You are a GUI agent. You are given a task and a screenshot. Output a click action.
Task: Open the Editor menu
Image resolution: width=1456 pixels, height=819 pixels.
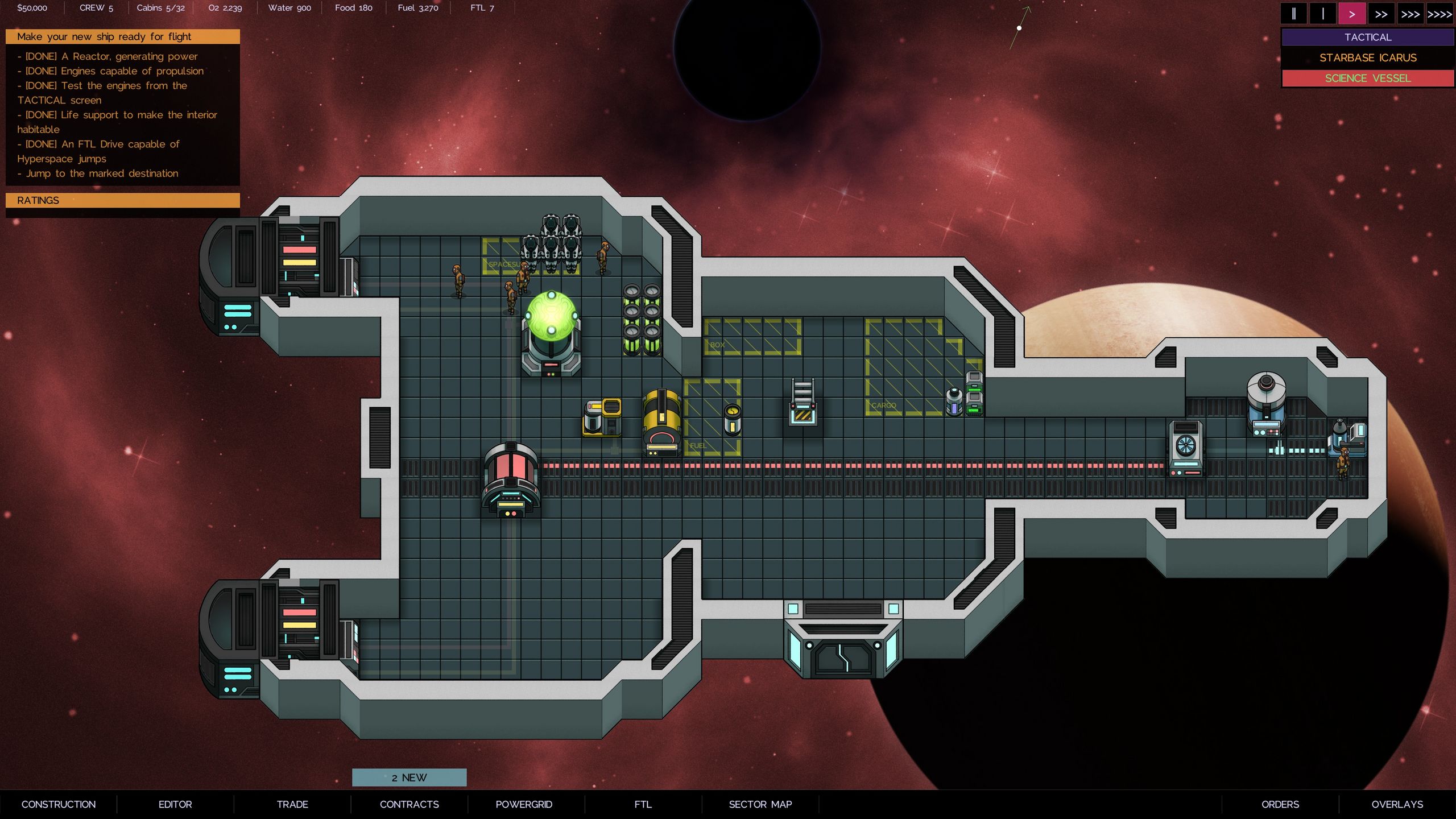(x=175, y=804)
